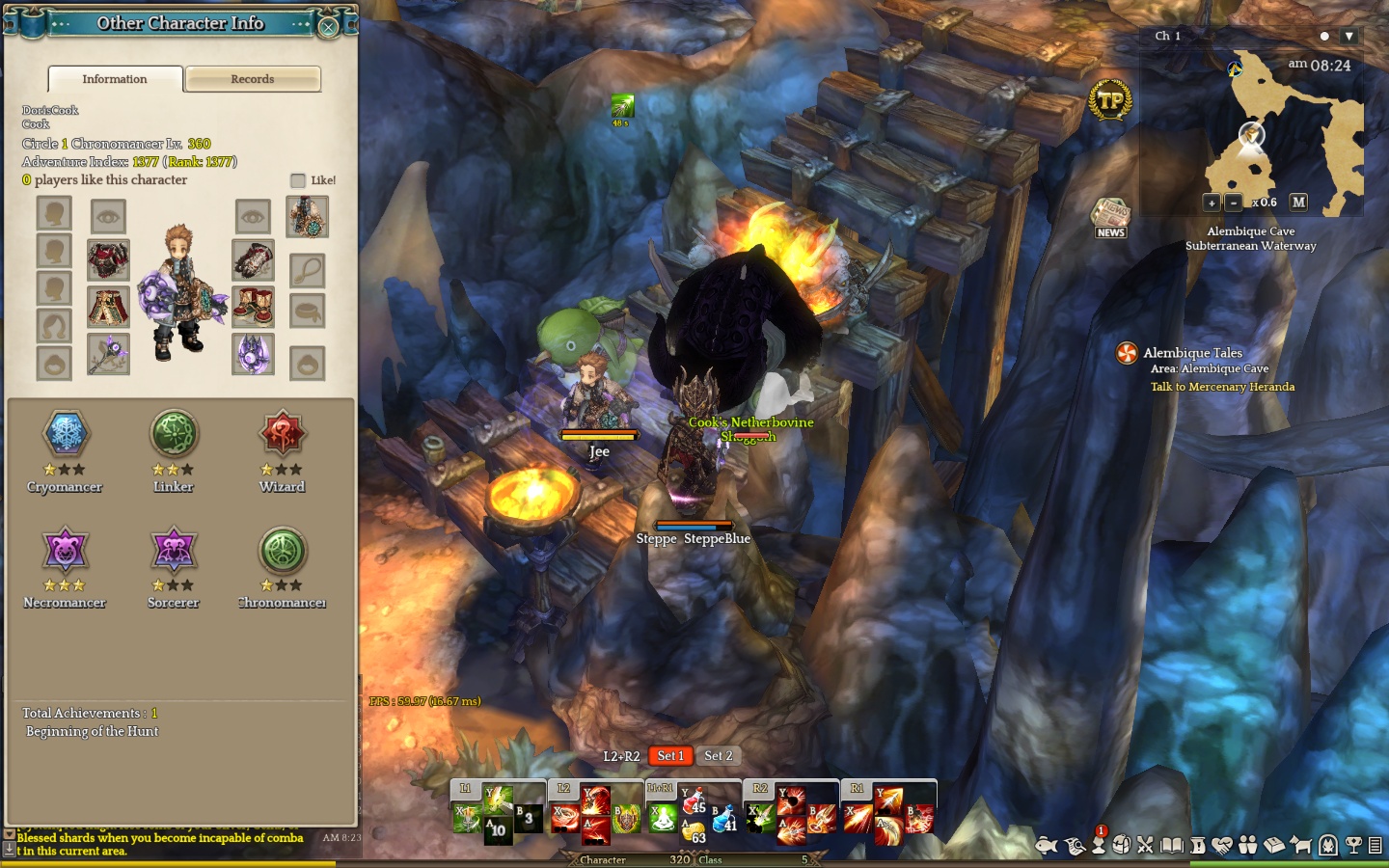Zoom out the minimap with minus button
Screen dimensions: 1389x868
1233,203
